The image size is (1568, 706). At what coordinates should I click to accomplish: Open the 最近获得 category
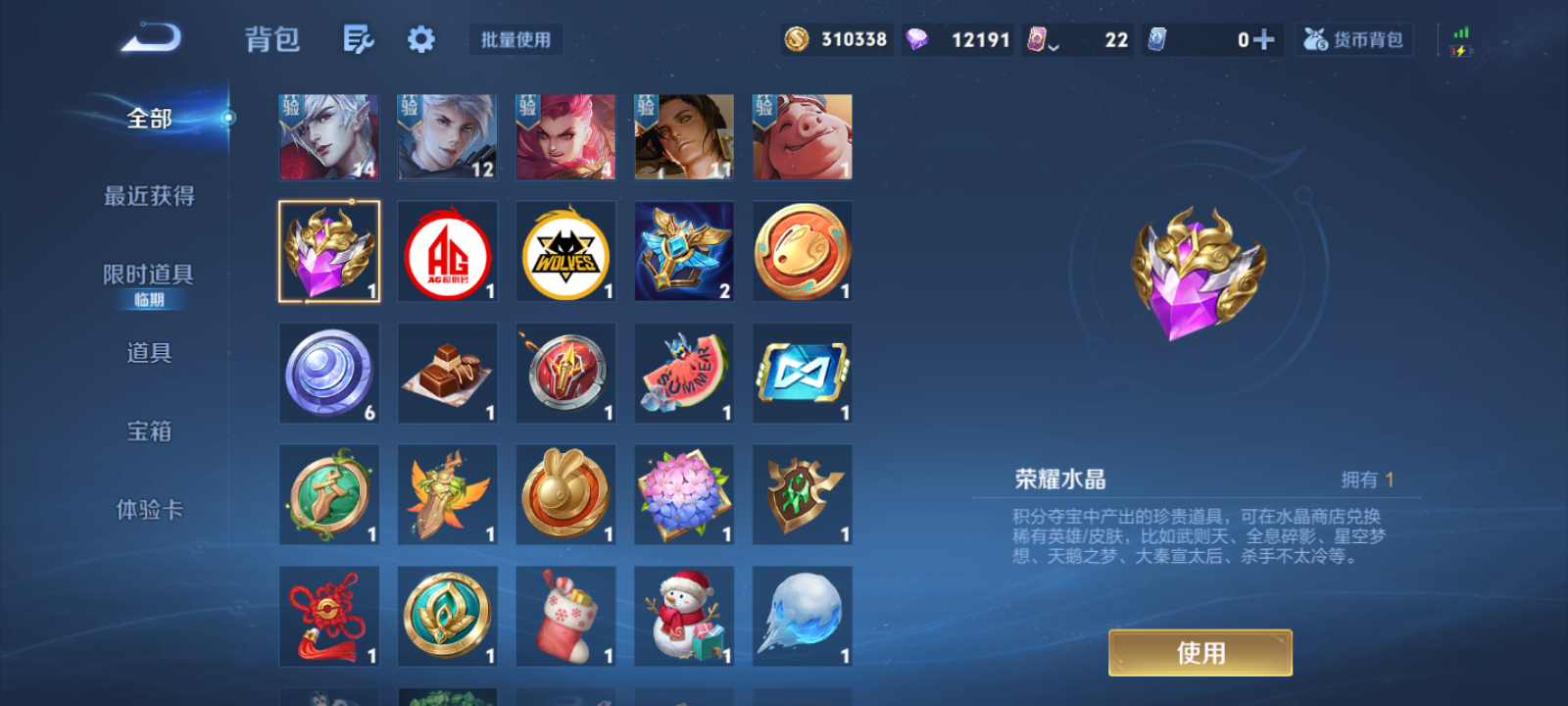point(149,196)
